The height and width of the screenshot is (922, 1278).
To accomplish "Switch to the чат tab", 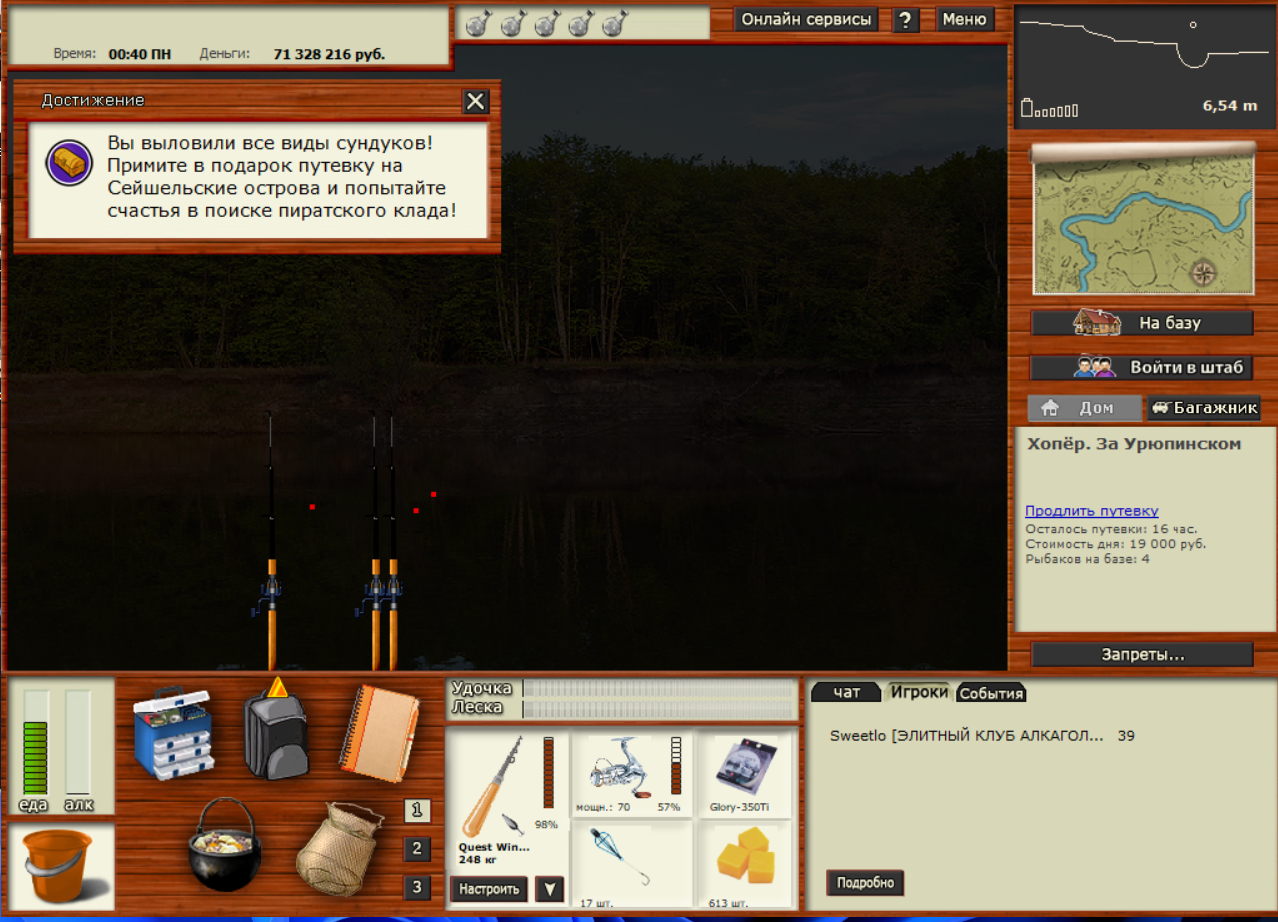I will point(846,692).
